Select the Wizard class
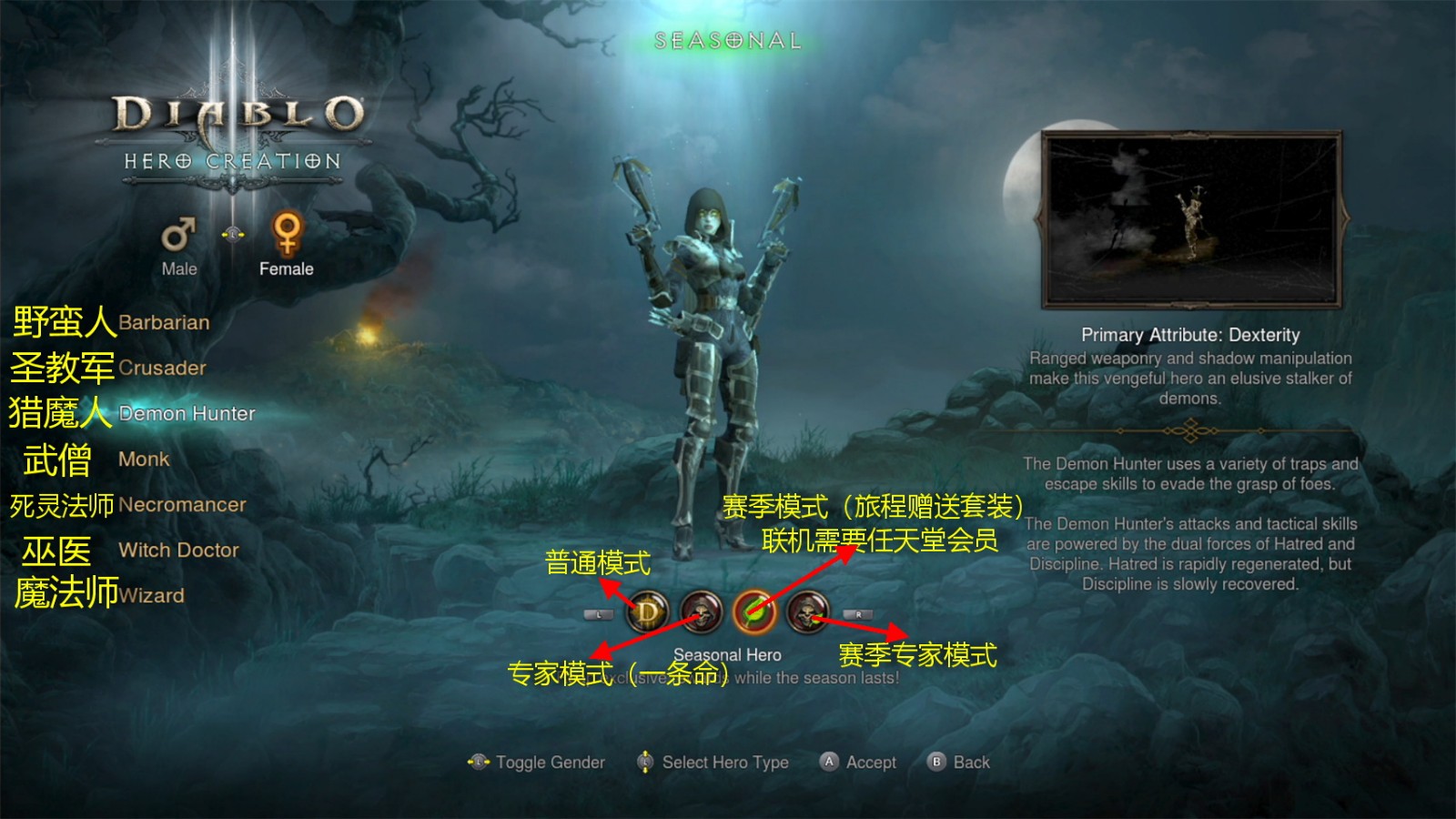 coord(151,595)
